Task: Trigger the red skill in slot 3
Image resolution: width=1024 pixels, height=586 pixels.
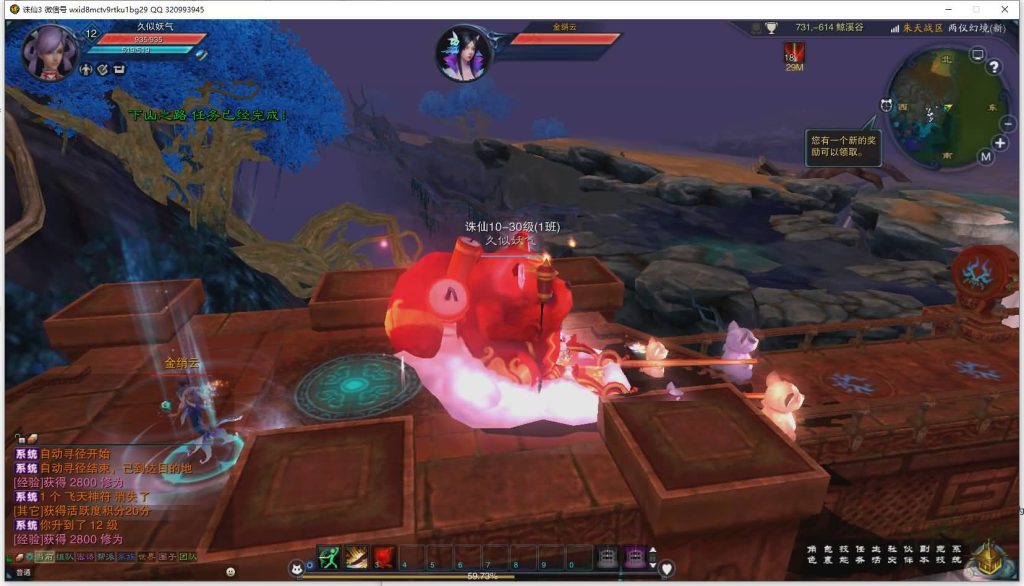Action: click(x=385, y=557)
